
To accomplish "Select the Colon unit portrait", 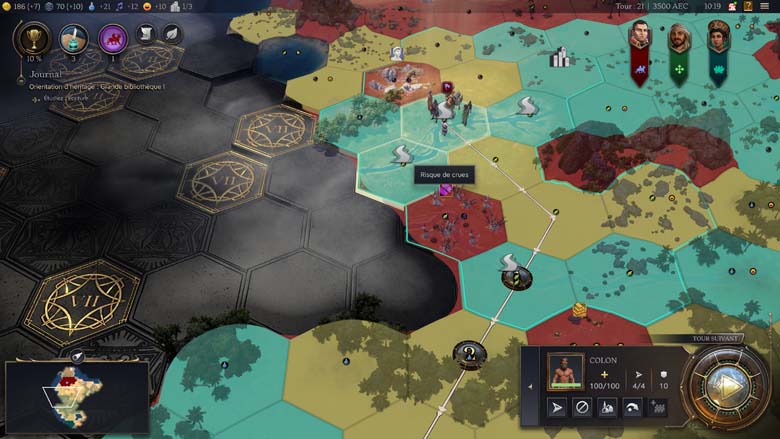I will click(565, 371).
